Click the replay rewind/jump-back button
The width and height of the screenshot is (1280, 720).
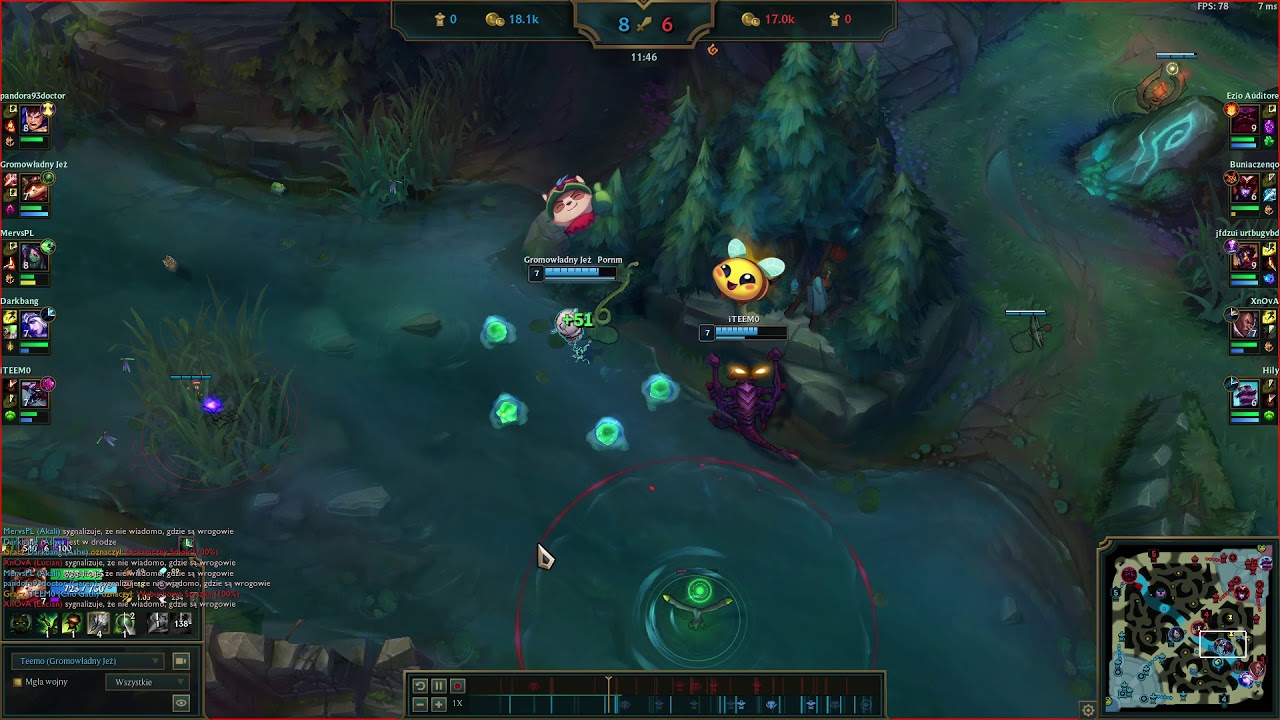tap(420, 686)
